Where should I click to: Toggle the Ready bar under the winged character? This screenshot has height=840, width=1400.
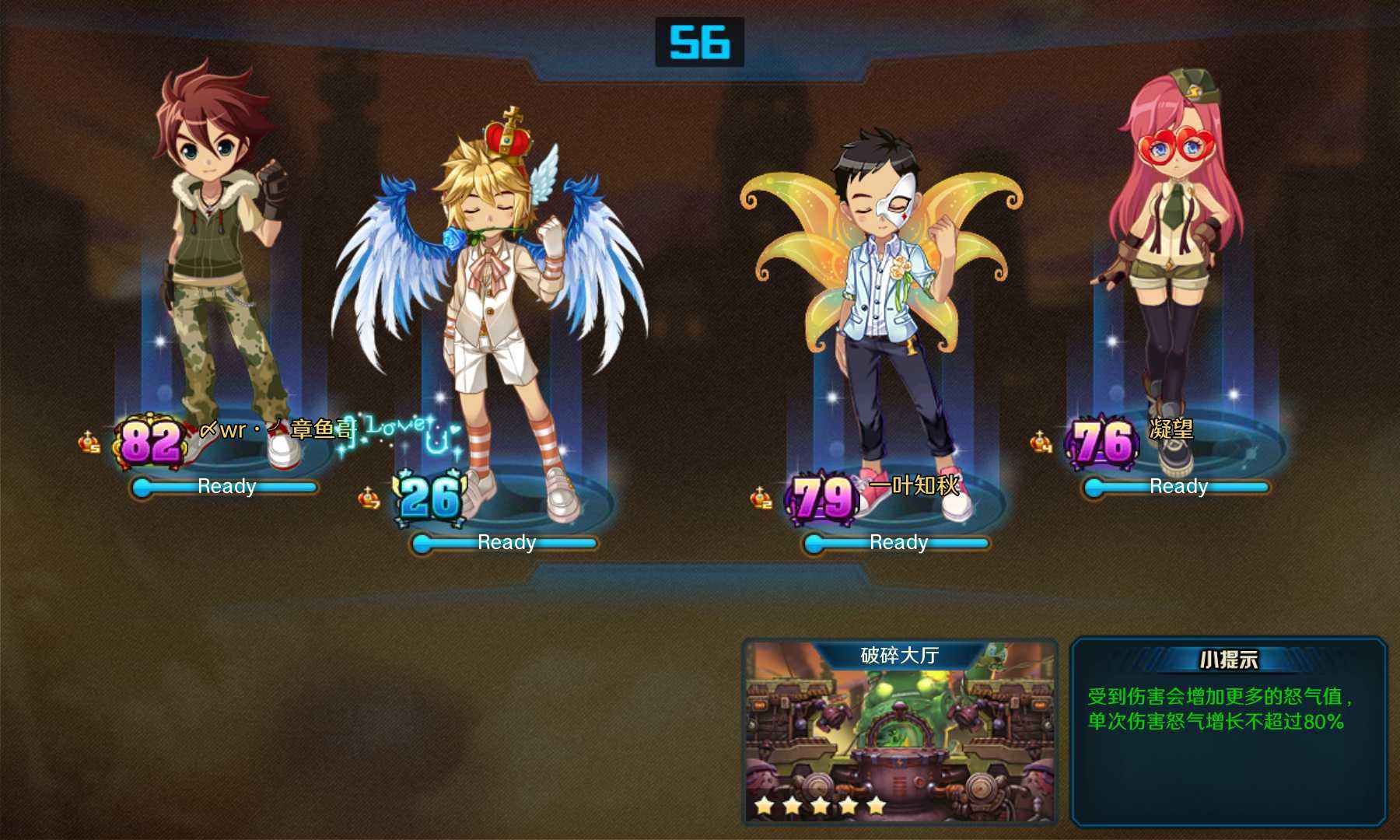click(x=506, y=542)
